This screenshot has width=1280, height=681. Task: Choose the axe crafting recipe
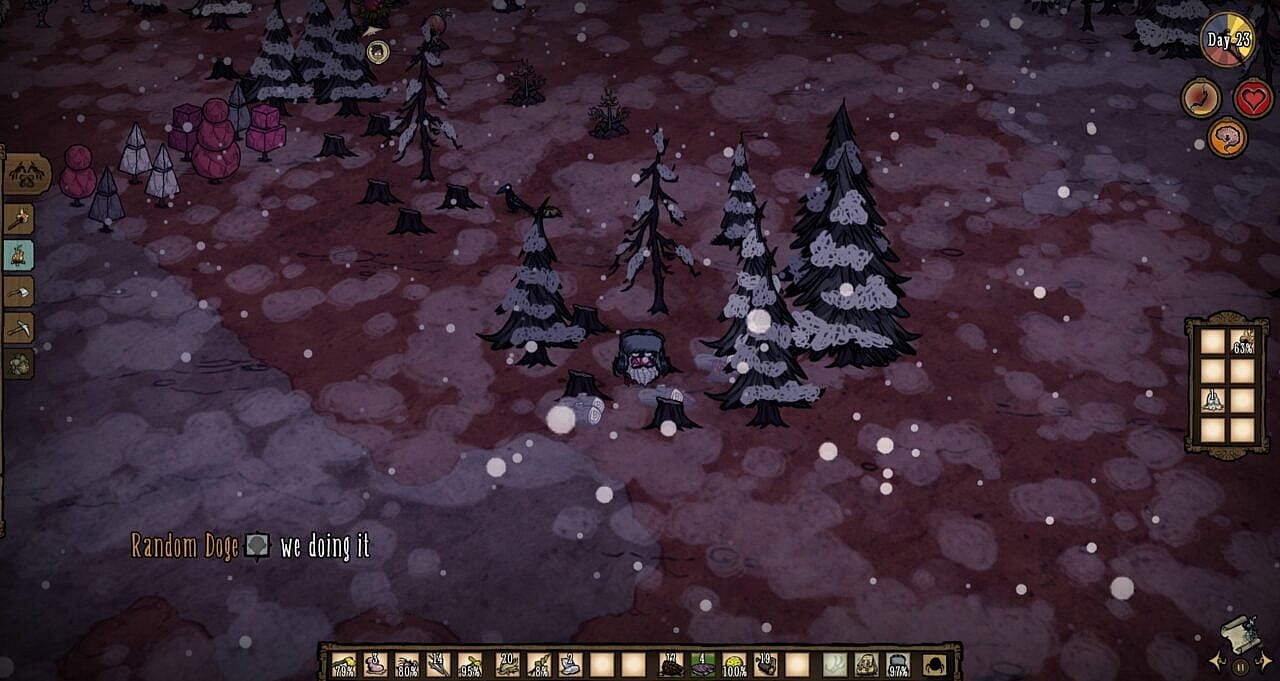point(19,291)
